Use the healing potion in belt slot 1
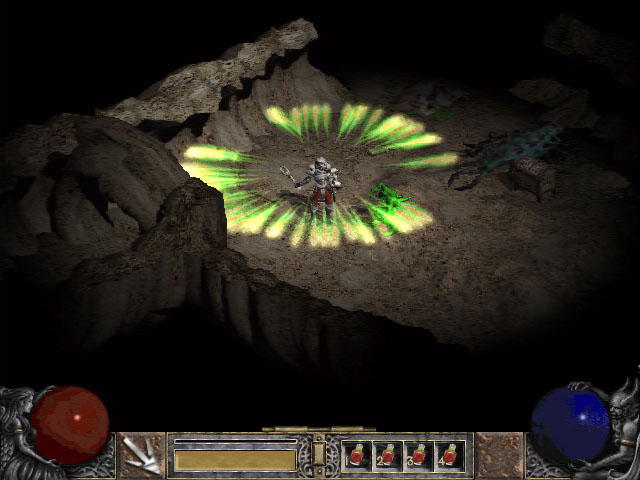The width and height of the screenshot is (640, 480). pos(357,456)
